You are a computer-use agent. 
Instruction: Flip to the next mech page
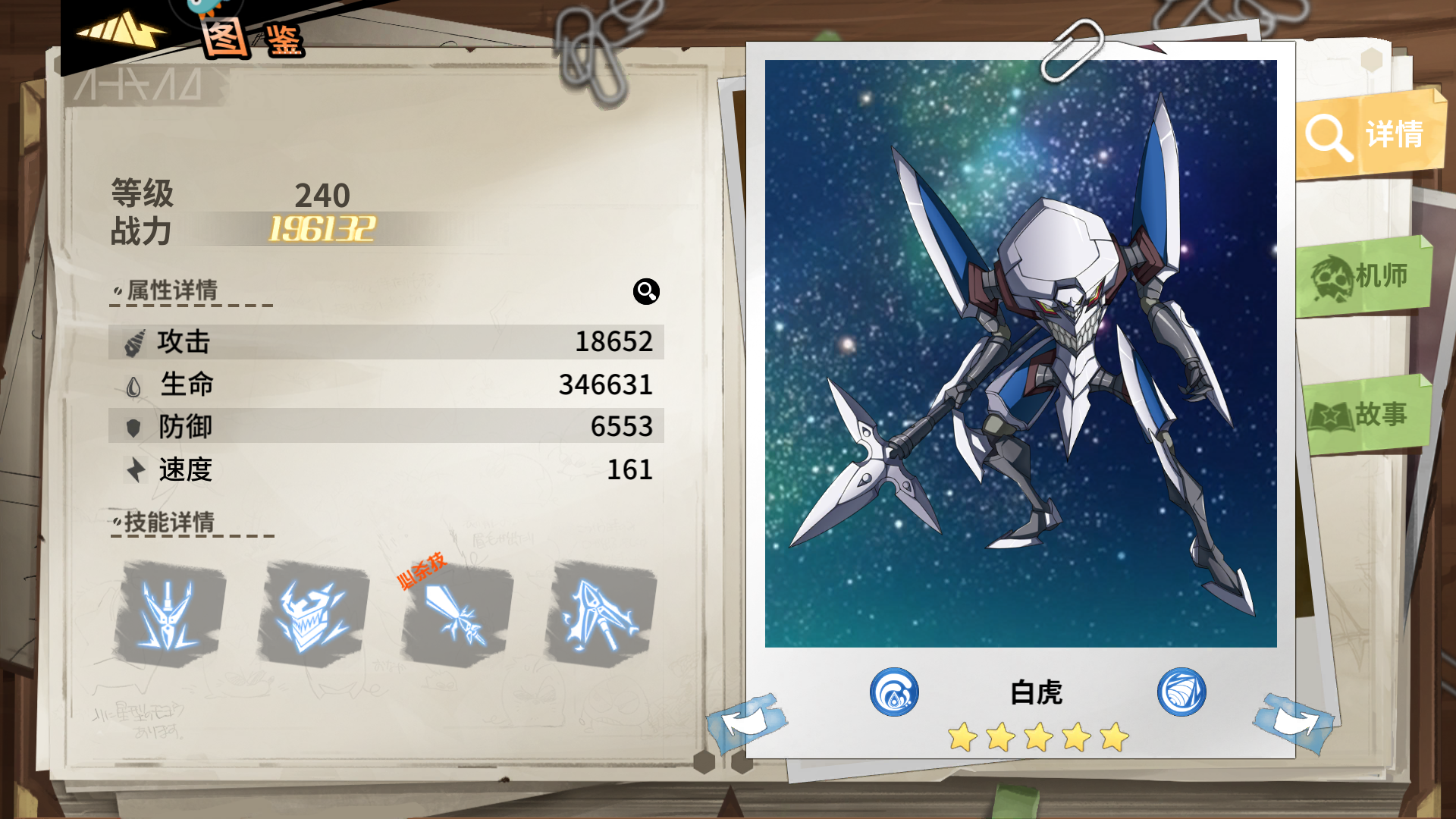click(x=1294, y=720)
